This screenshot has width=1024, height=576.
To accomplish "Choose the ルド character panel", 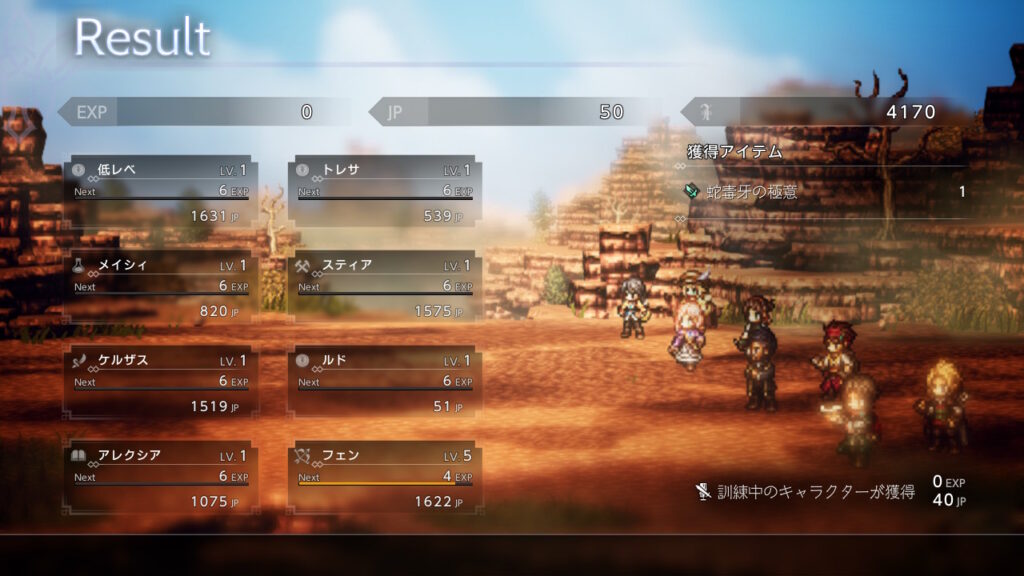I will 385,383.
